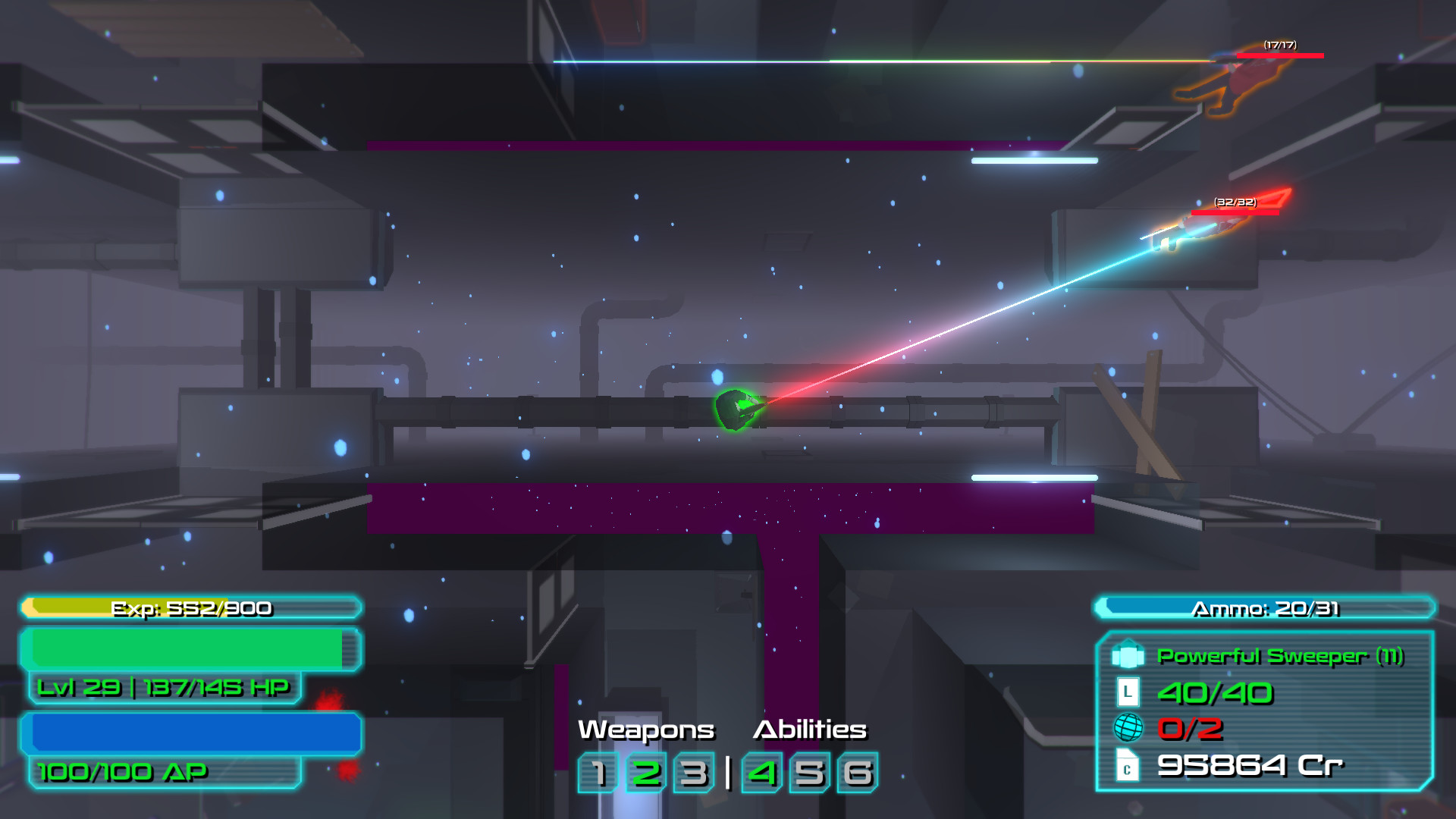Click the Exp: 552/900 progress bar
1456x819 pixels.
192,607
